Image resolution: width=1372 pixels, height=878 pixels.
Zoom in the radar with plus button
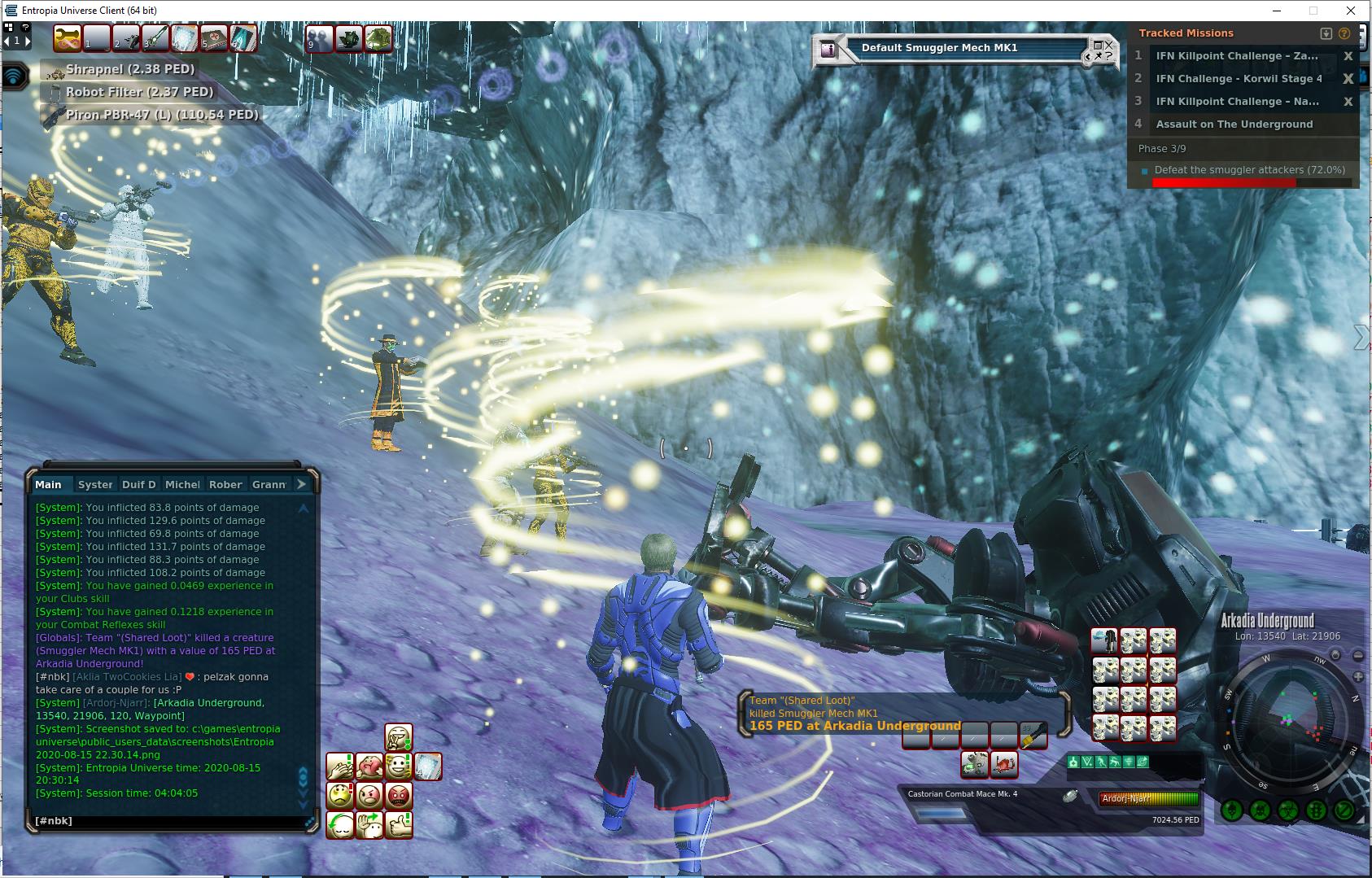coord(1357,677)
